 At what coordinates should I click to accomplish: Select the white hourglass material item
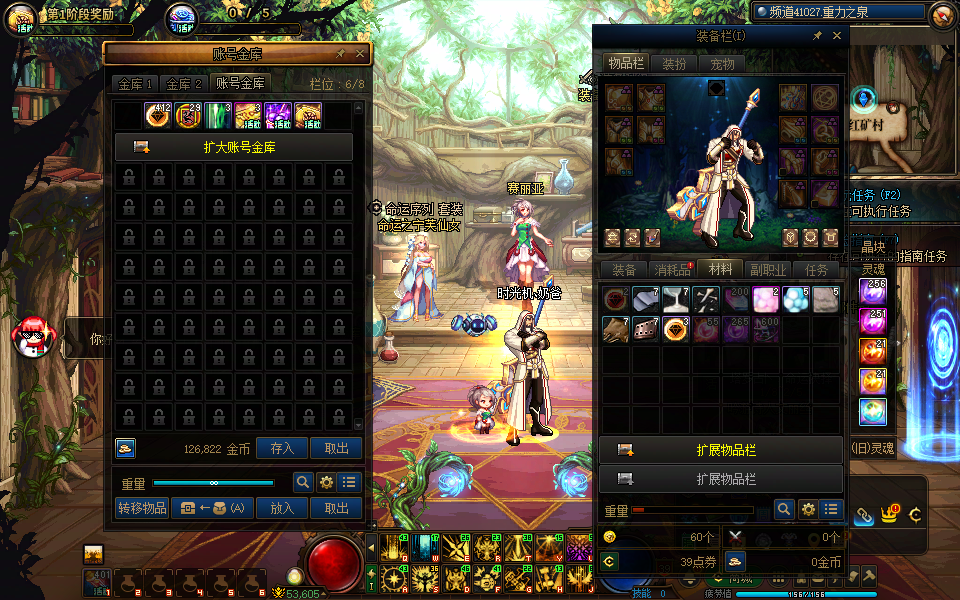point(676,299)
